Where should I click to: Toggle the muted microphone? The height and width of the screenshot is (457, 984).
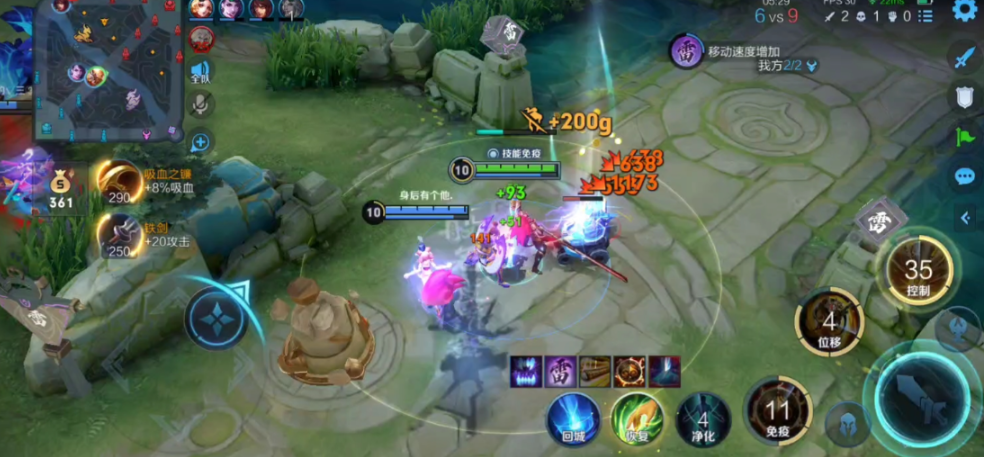click(x=201, y=104)
